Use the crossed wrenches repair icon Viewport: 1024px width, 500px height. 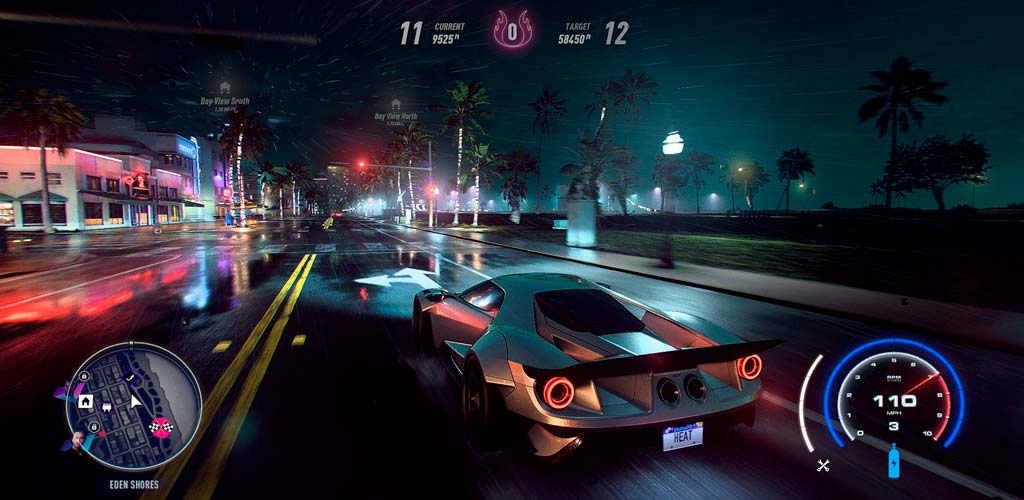click(823, 464)
